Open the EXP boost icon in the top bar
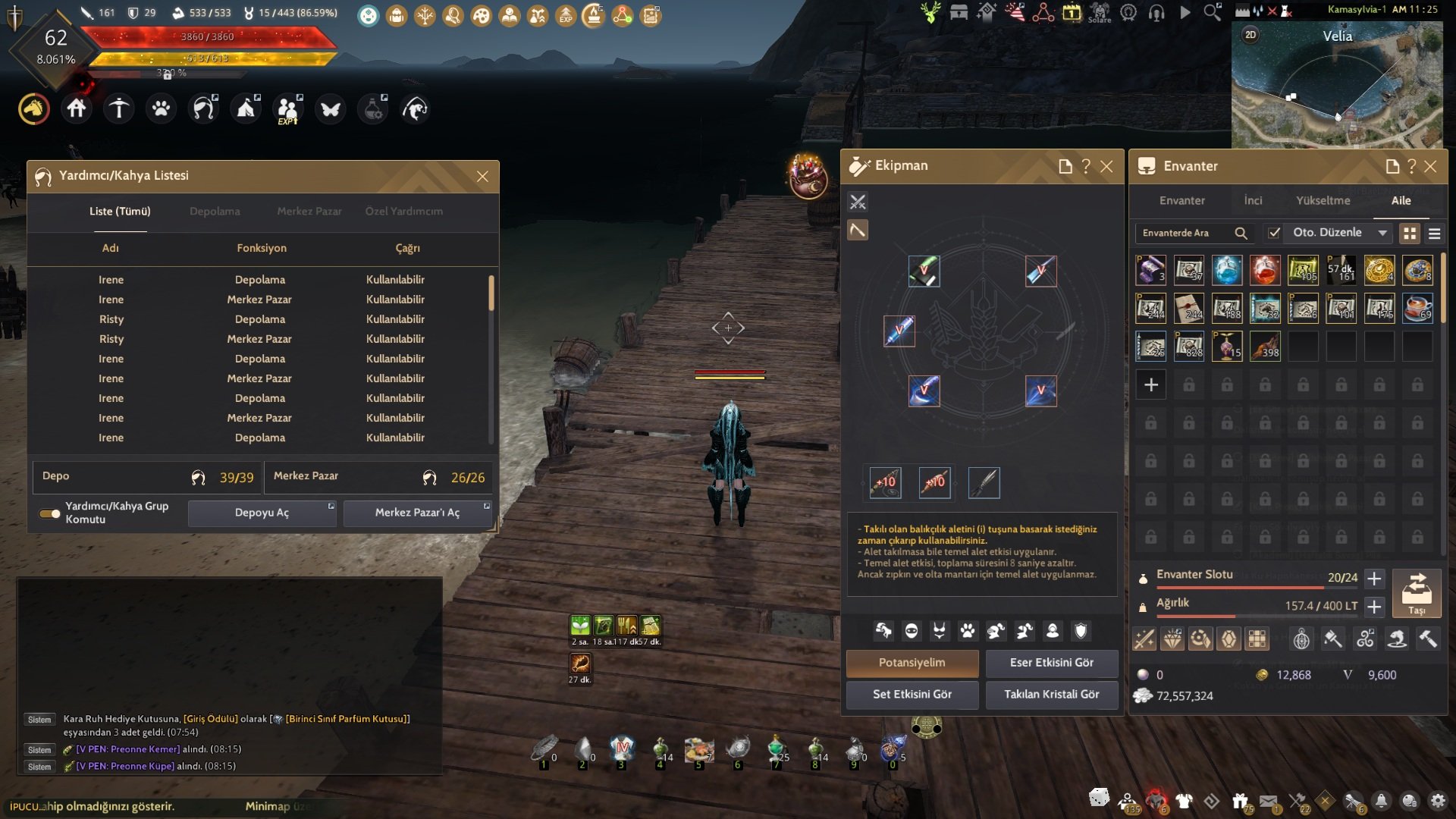Viewport: 1456px width, 819px height. [x=566, y=14]
